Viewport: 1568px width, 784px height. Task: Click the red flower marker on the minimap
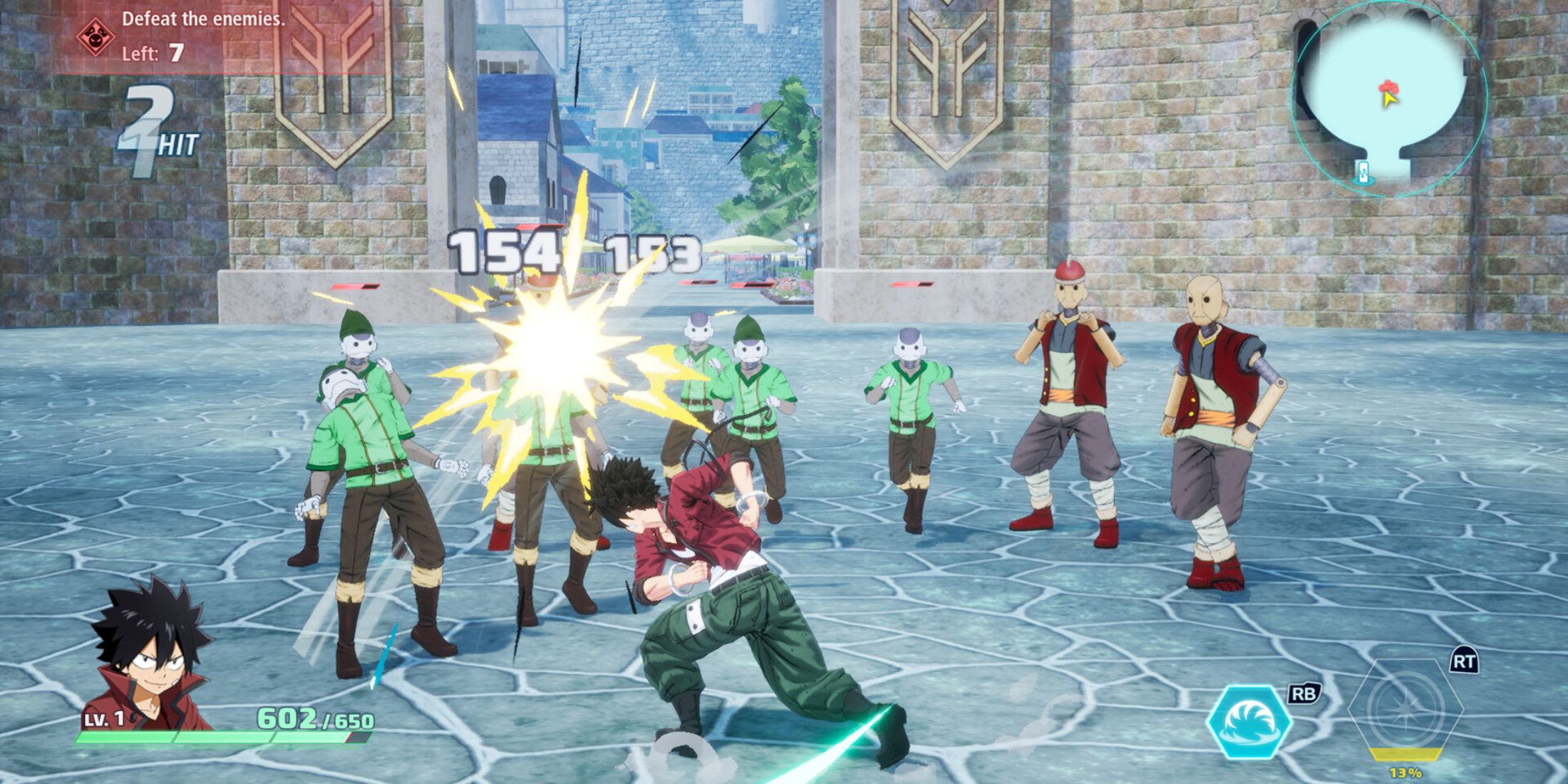point(1389,86)
